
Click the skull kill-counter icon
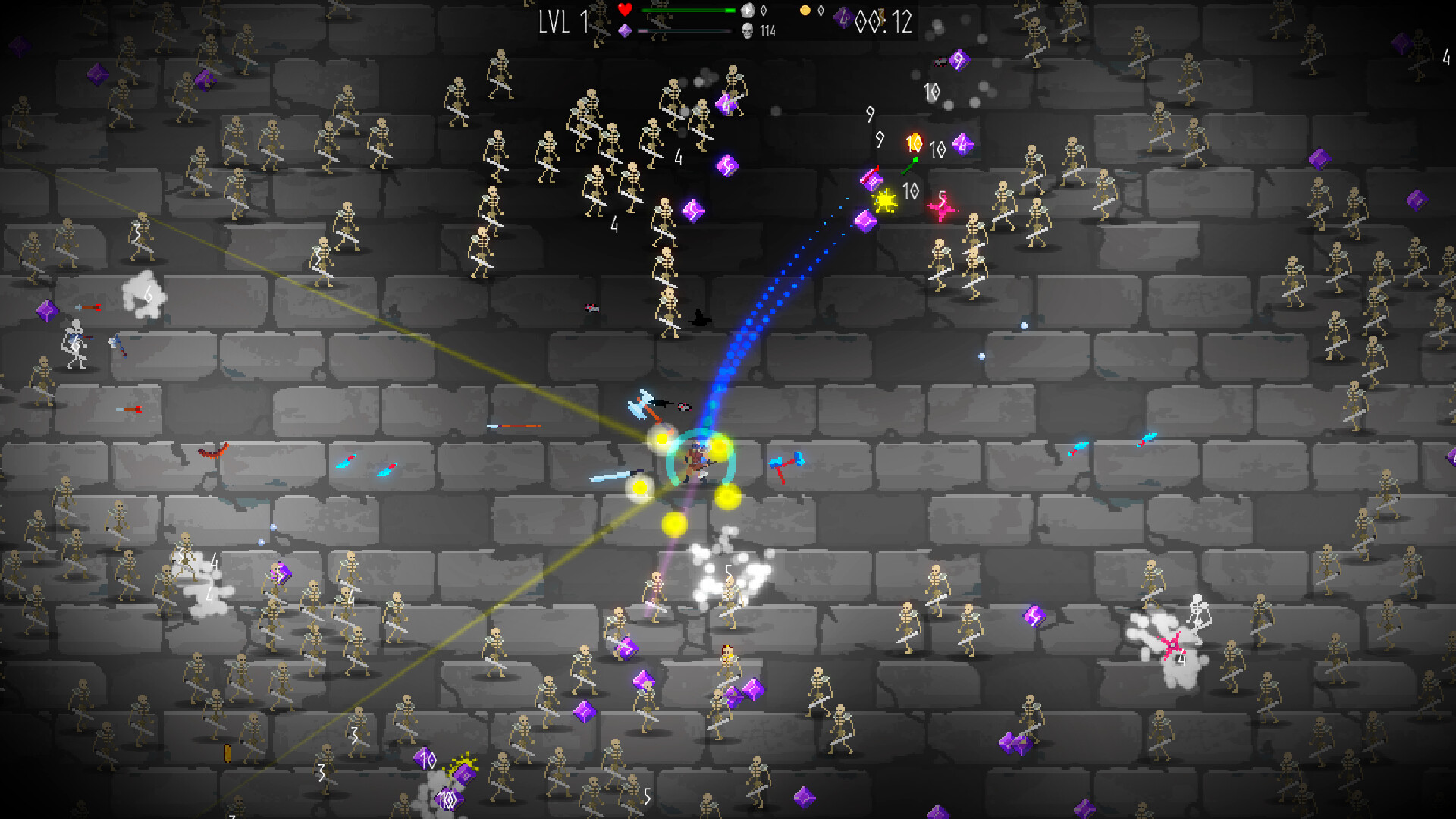point(748,30)
